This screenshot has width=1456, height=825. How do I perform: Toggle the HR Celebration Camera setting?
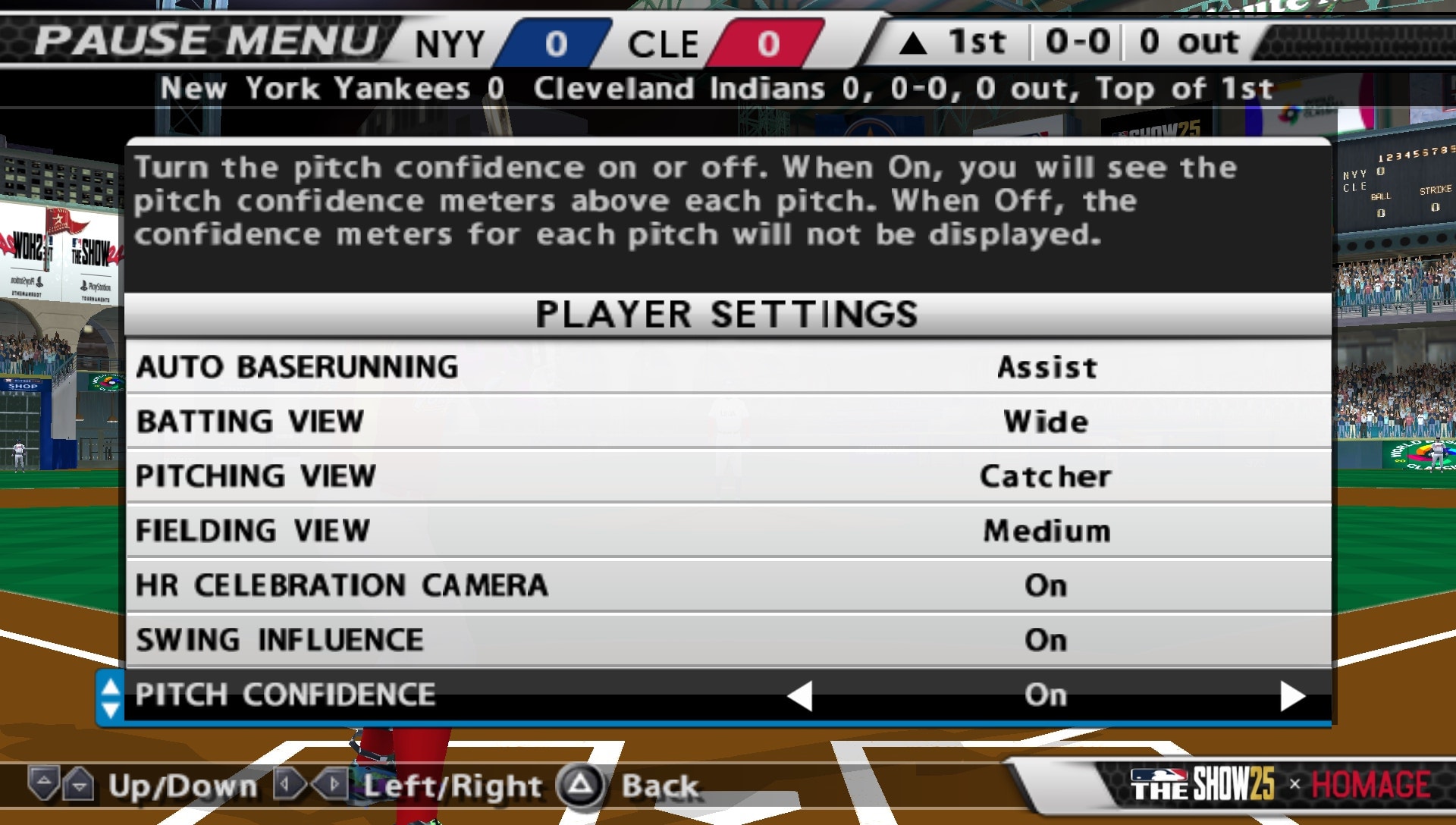pos(1046,585)
